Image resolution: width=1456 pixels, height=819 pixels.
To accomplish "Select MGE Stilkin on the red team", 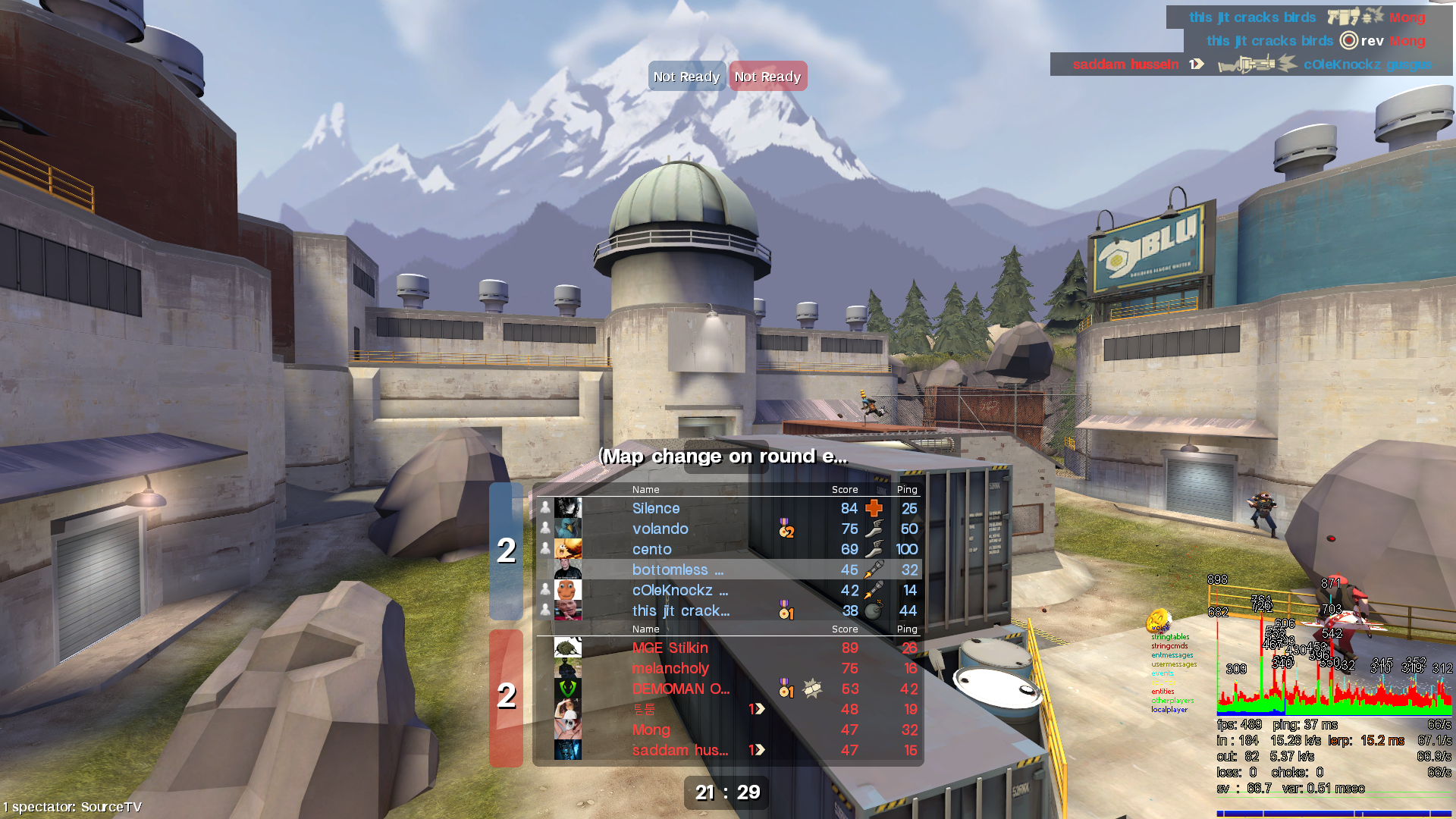I will click(x=670, y=648).
